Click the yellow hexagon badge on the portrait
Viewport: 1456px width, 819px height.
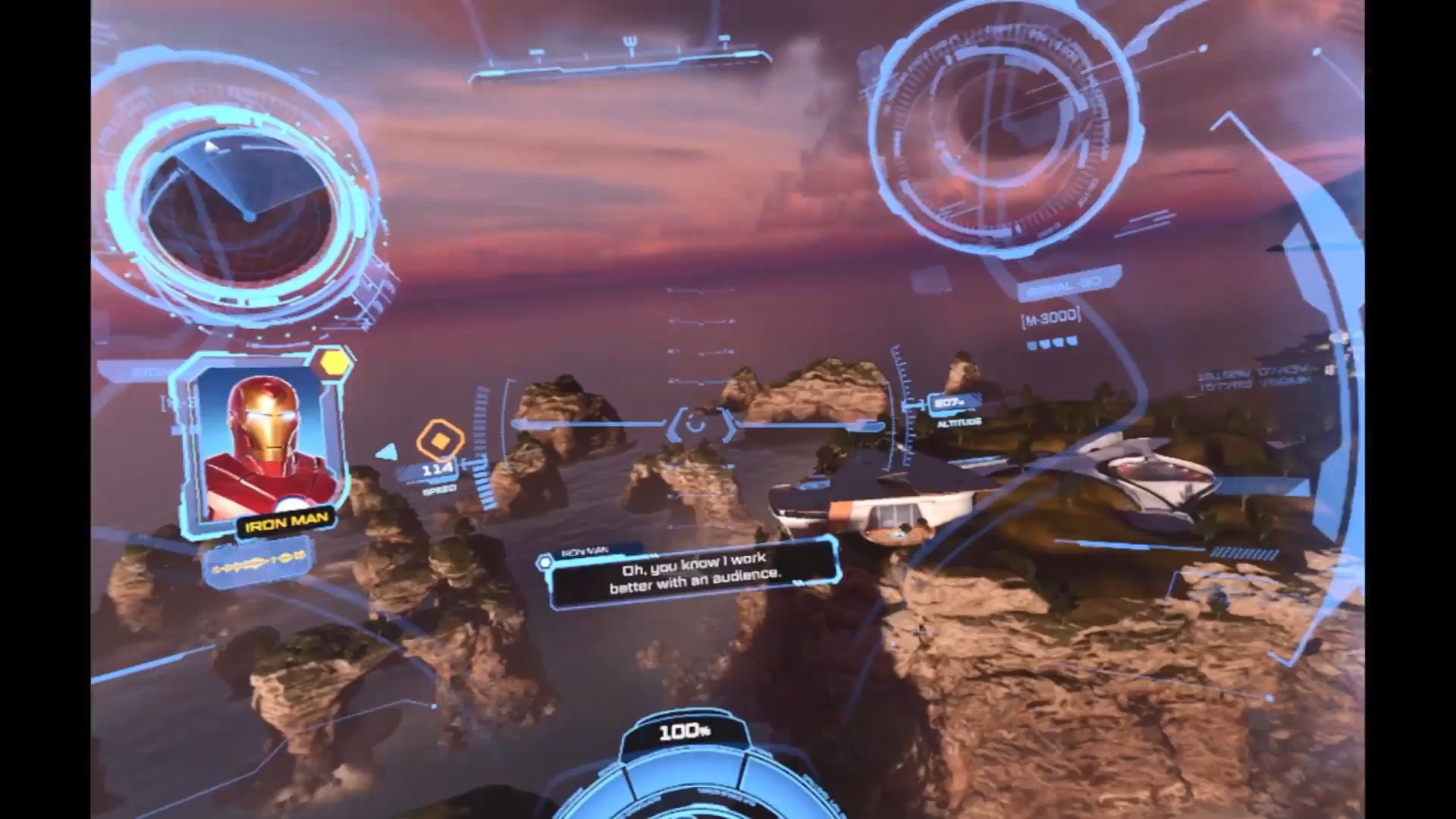(x=334, y=363)
